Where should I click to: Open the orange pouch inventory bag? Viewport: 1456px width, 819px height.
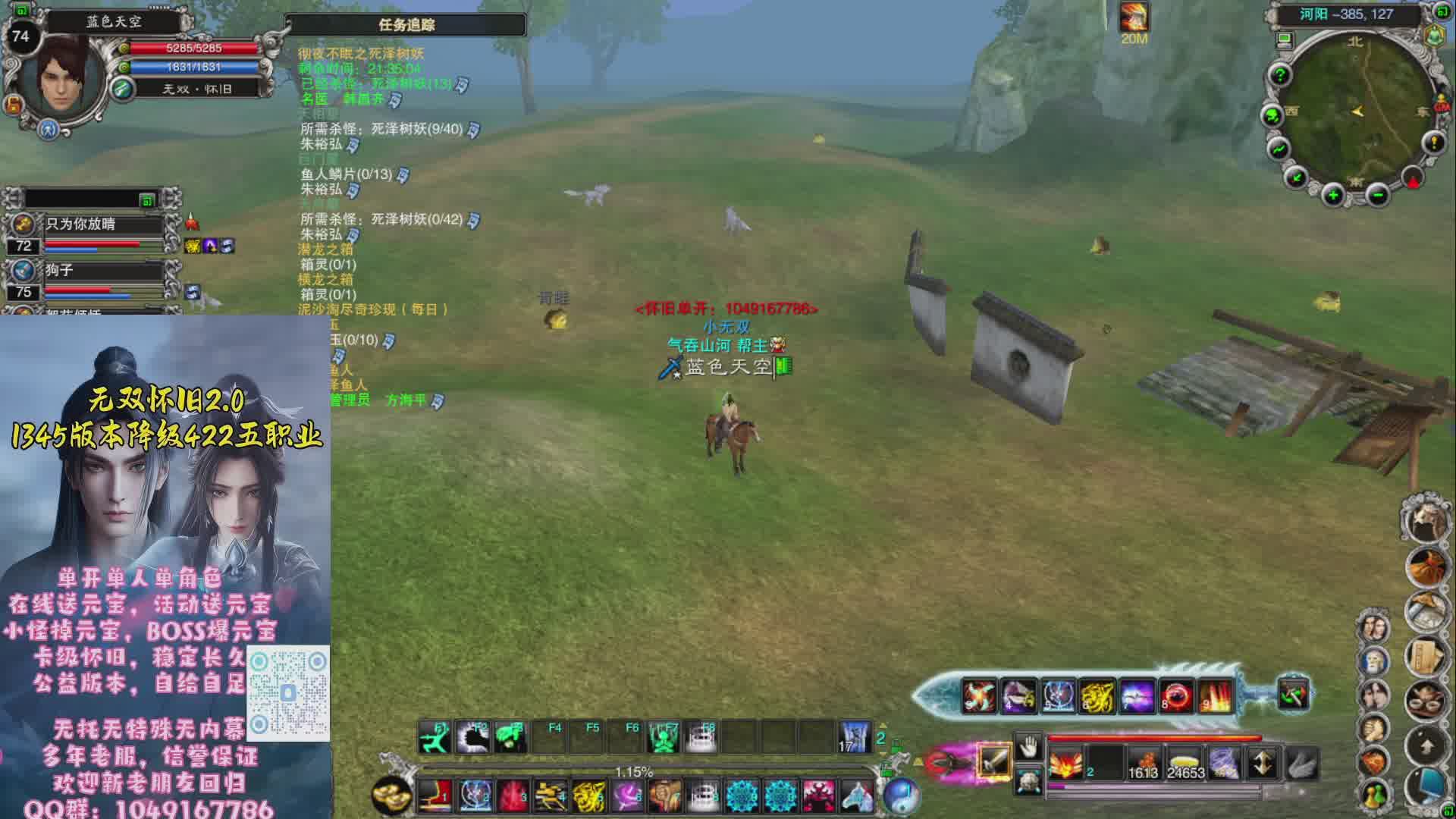pos(1426,566)
